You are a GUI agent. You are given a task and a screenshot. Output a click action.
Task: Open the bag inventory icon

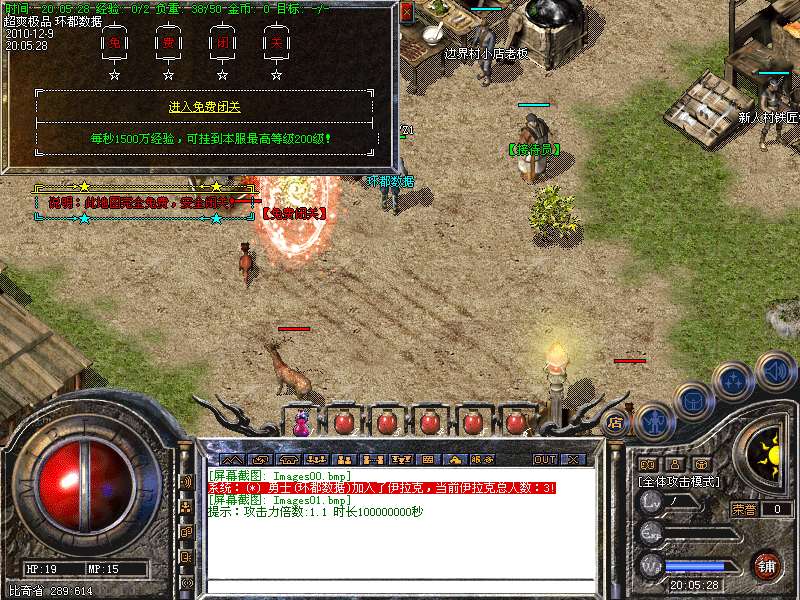coord(694,401)
